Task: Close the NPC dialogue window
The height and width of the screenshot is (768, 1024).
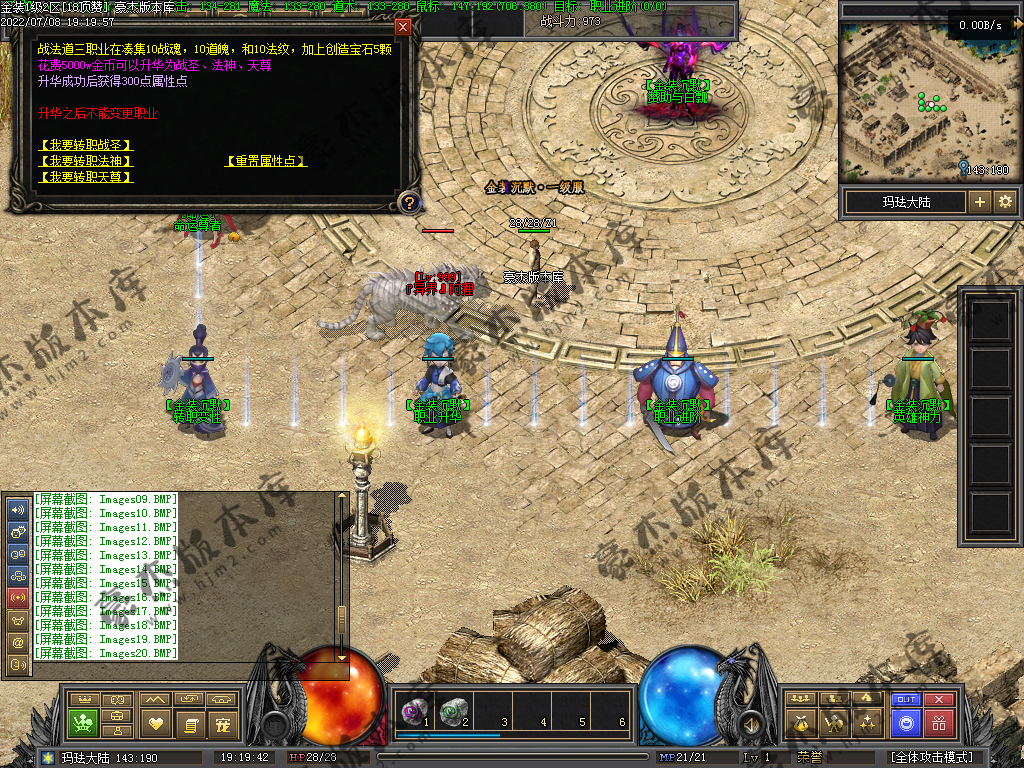Action: (403, 27)
